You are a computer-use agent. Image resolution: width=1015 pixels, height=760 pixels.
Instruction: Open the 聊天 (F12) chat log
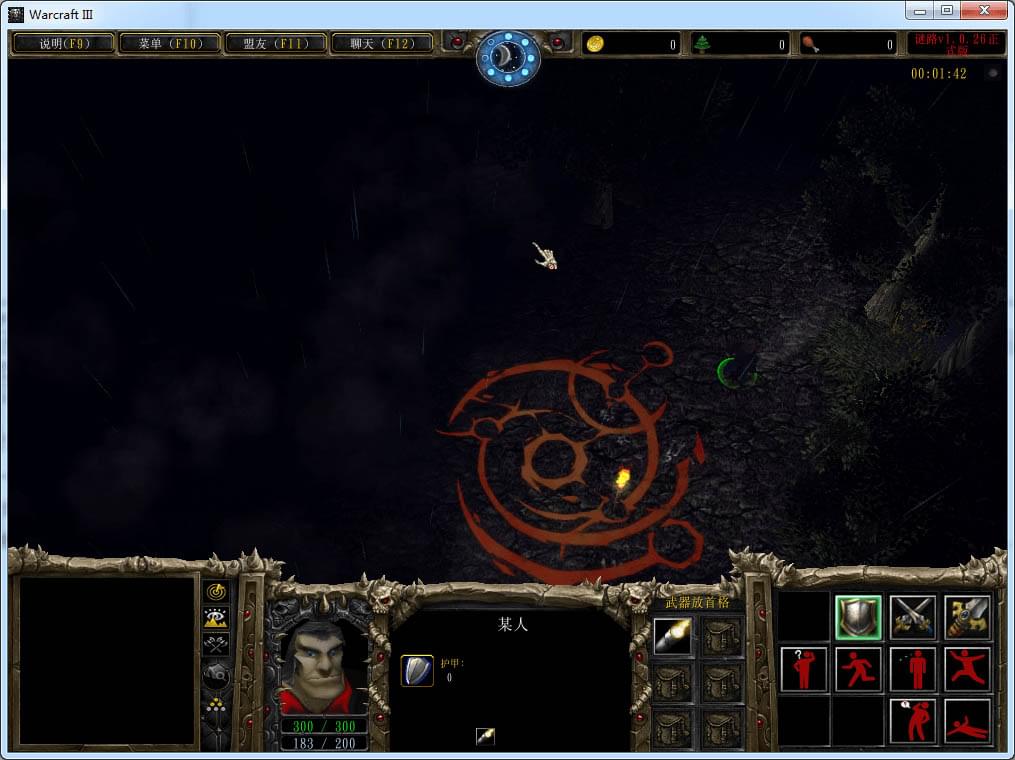382,44
